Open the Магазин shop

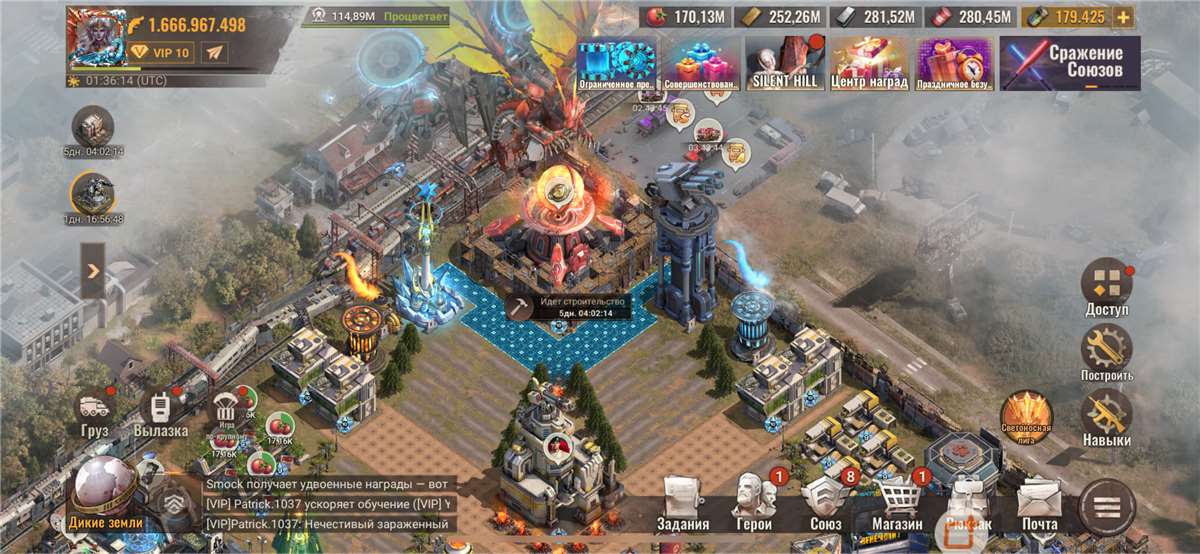pos(897,503)
